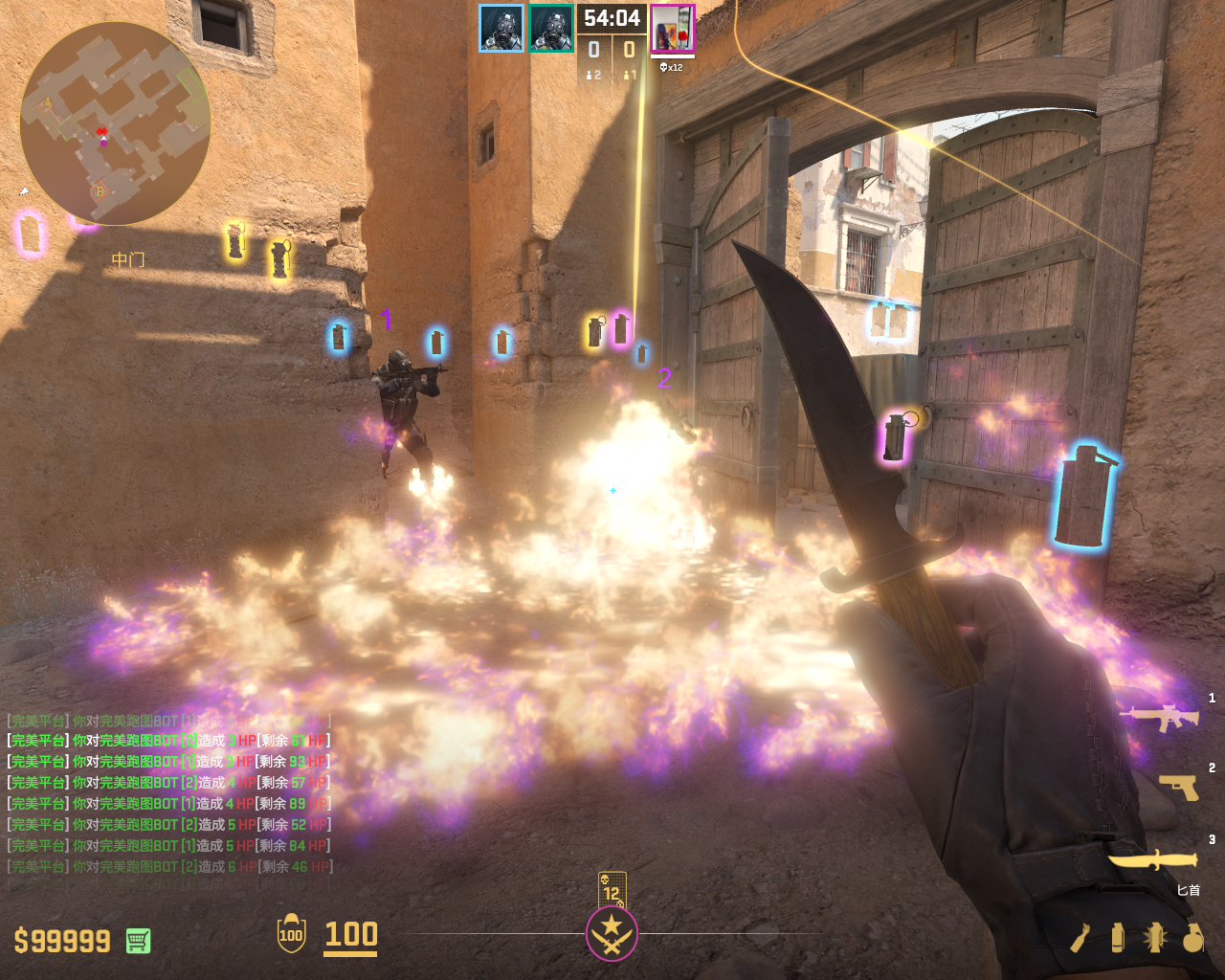This screenshot has width=1225, height=980.
Task: Click the blue-framed player avatar
Action: pyautogui.click(x=501, y=29)
